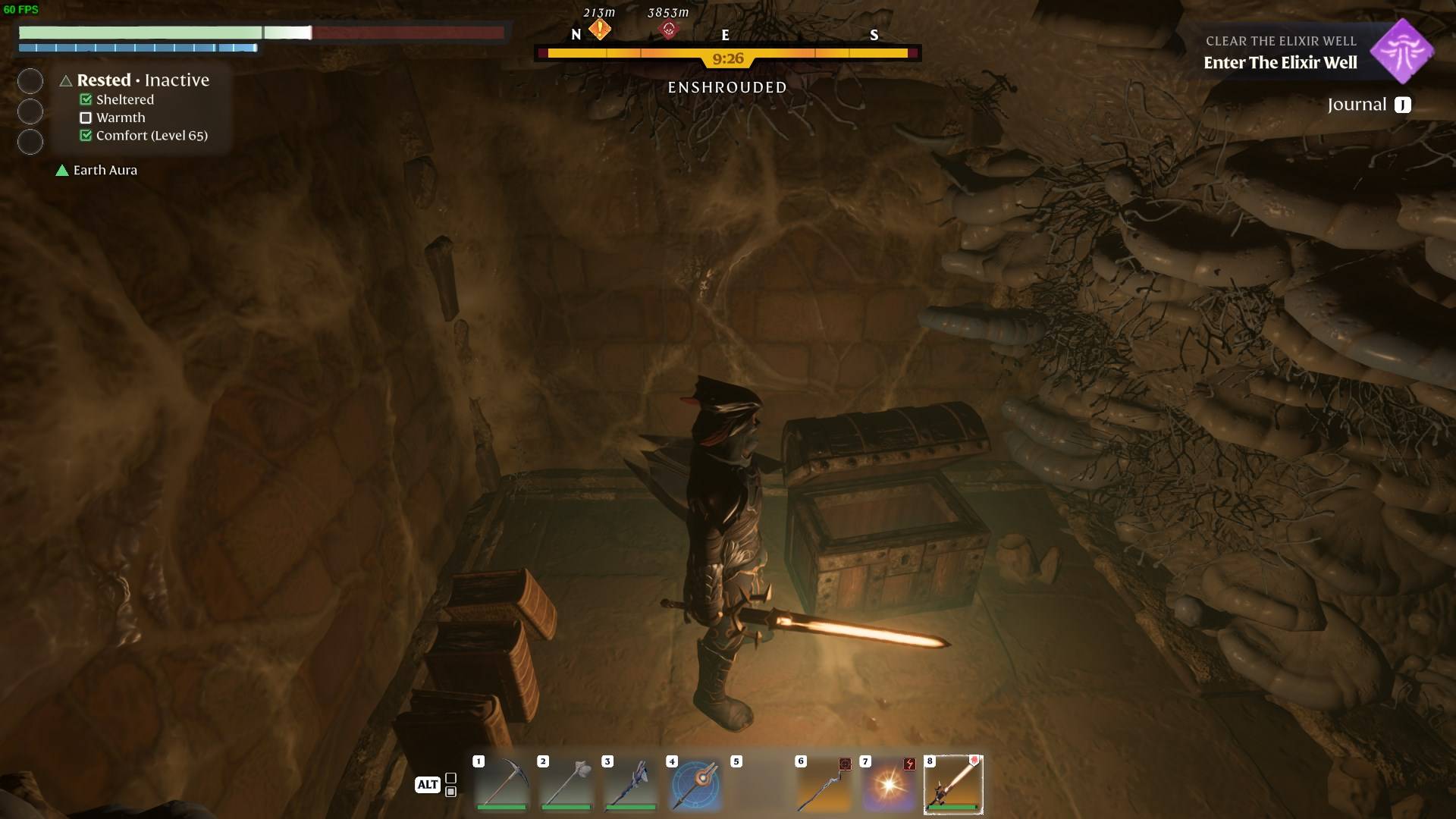Select the wand with blue rune circle
1456x819 pixels.
pyautogui.click(x=695, y=783)
